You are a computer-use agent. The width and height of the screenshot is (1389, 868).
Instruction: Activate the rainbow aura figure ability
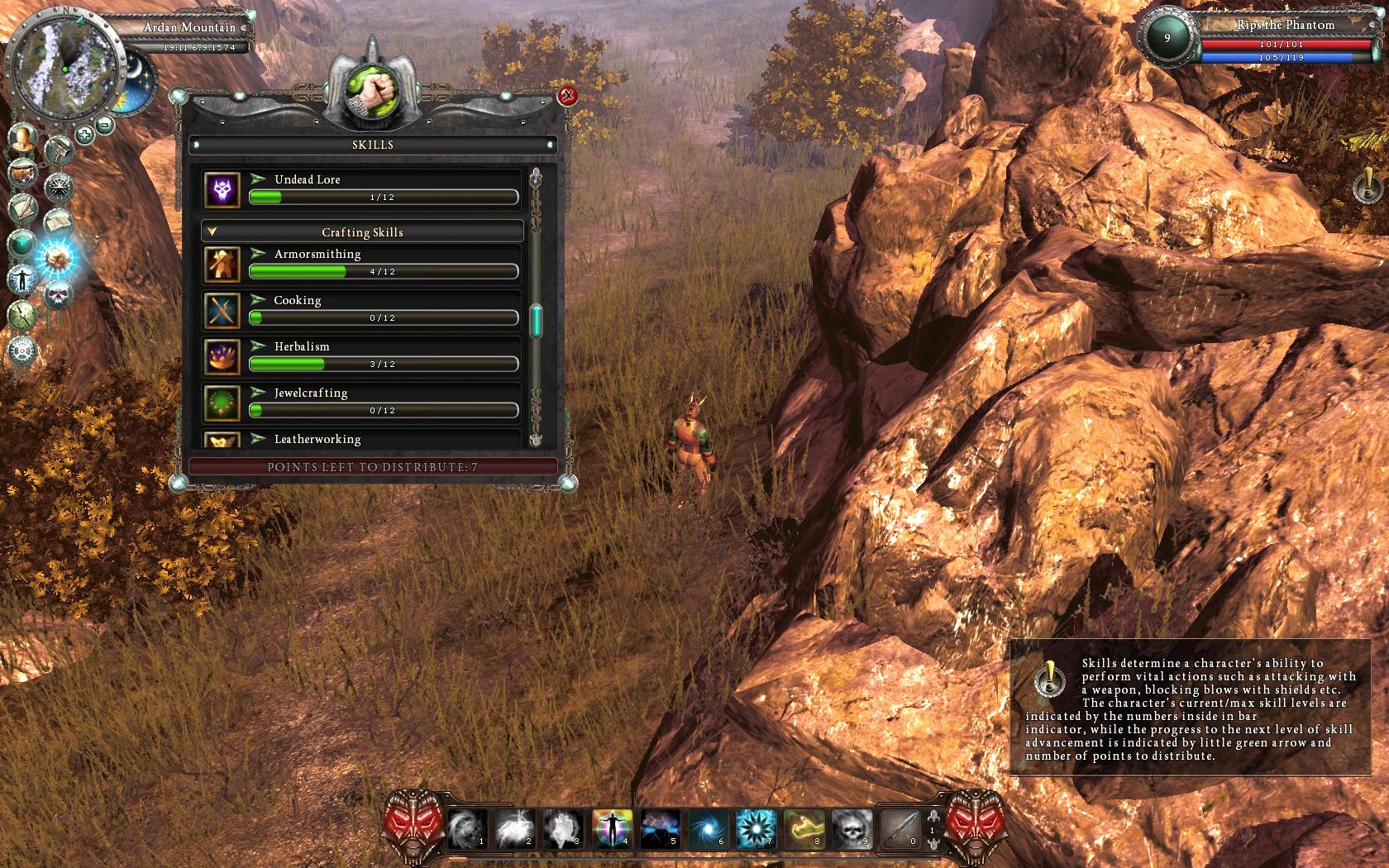612,828
